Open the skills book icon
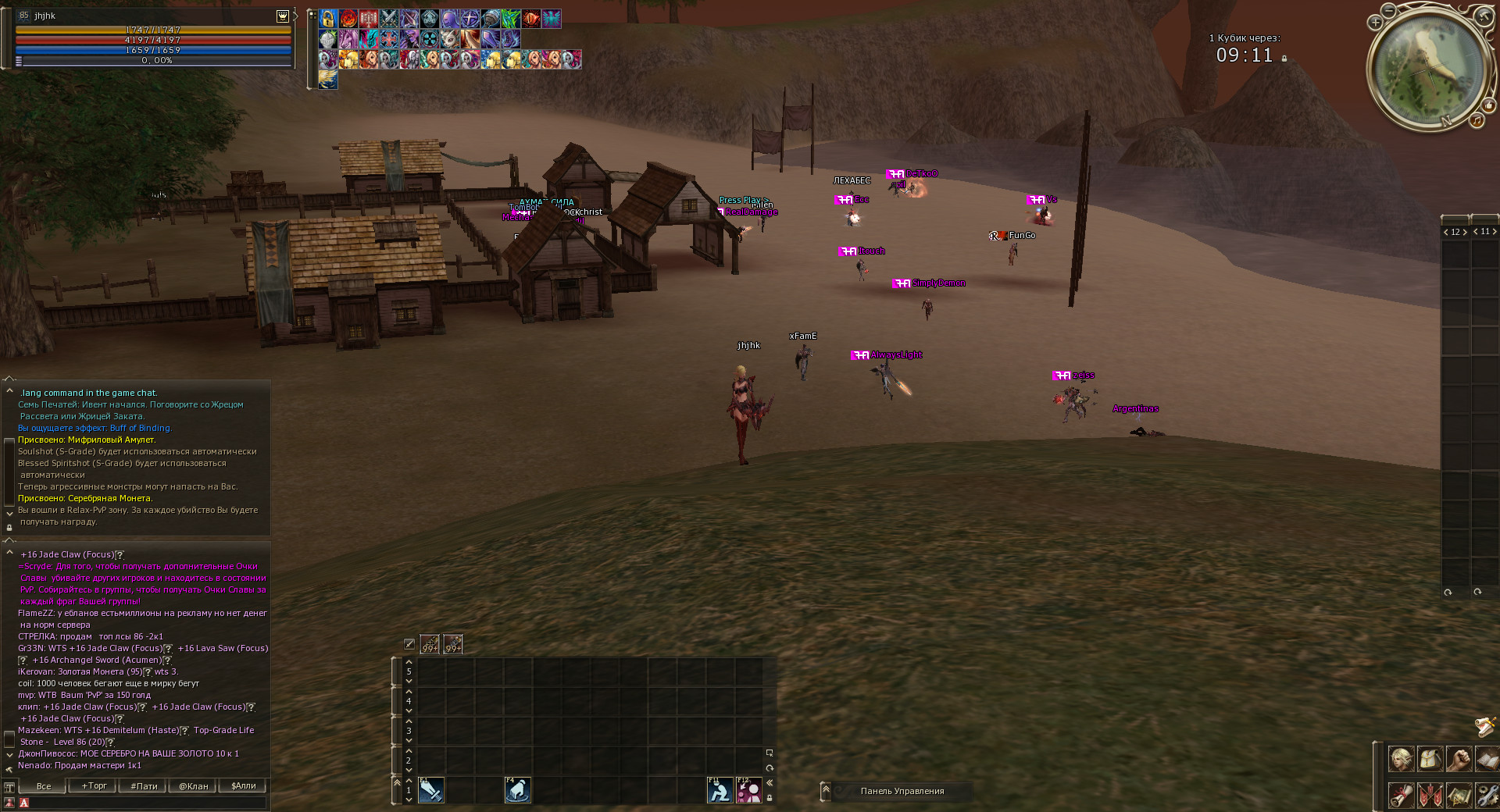 point(1486,759)
